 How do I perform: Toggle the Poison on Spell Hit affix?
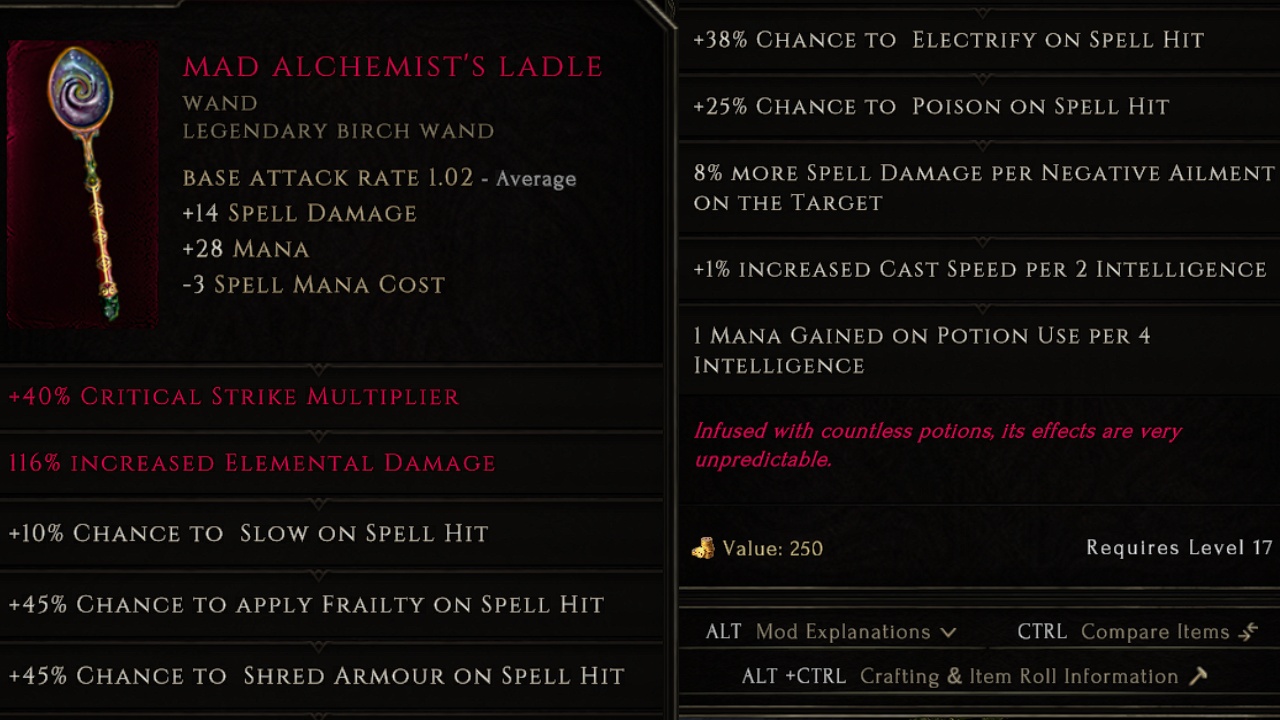coord(930,106)
